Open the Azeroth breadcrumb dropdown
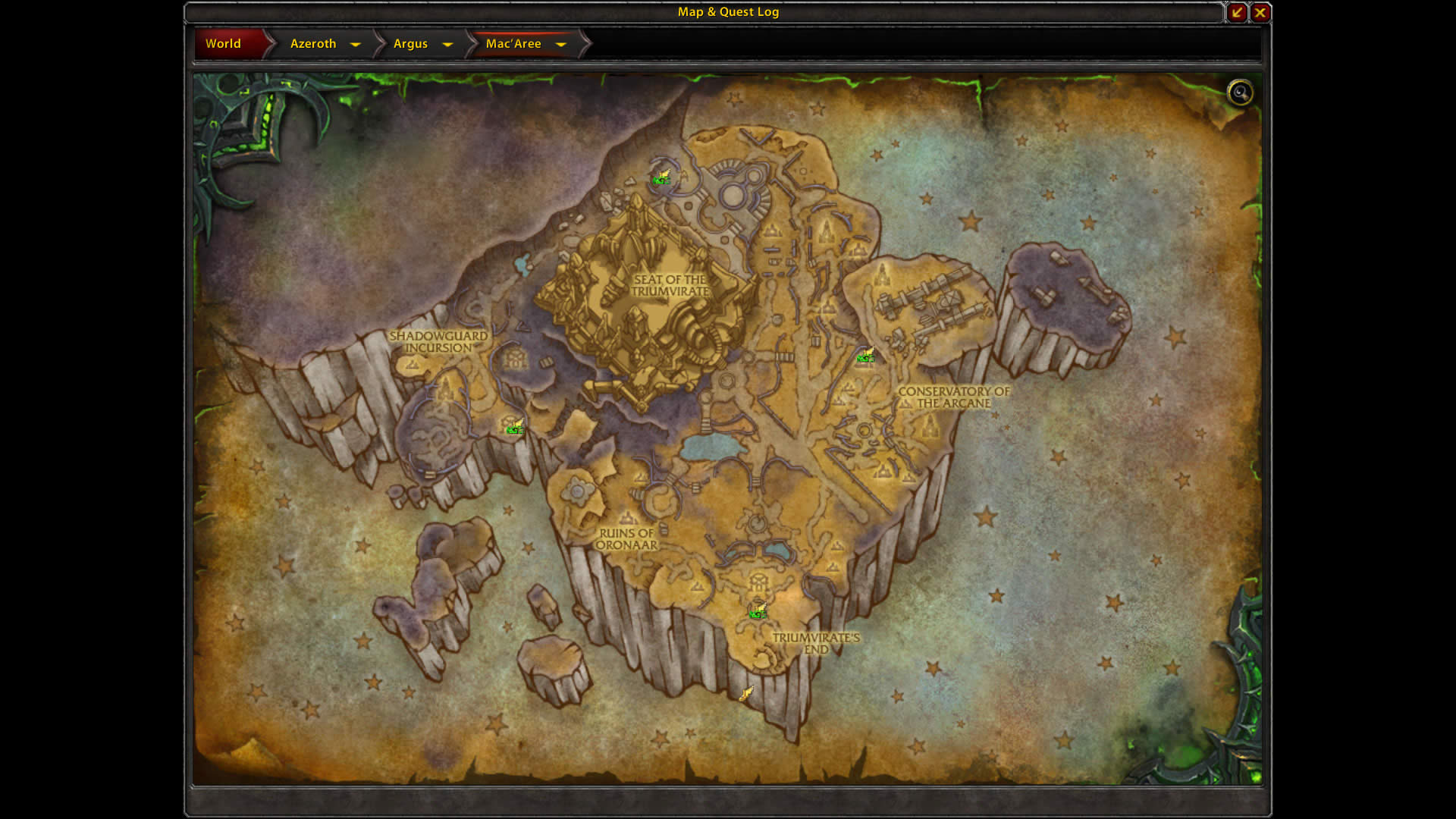Image resolution: width=1456 pixels, height=819 pixels. coord(356,45)
